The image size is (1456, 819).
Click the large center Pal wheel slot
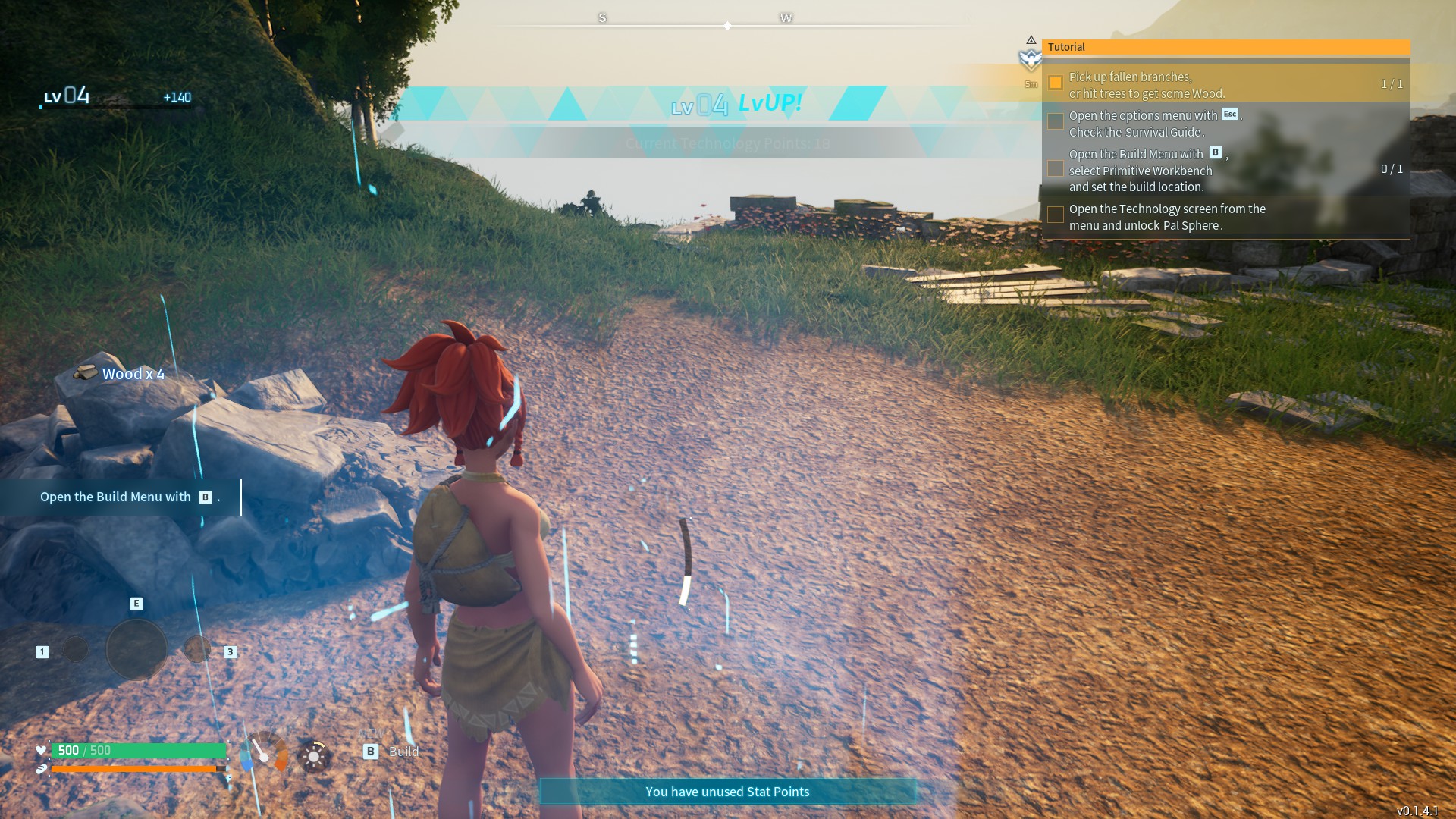coord(136,649)
